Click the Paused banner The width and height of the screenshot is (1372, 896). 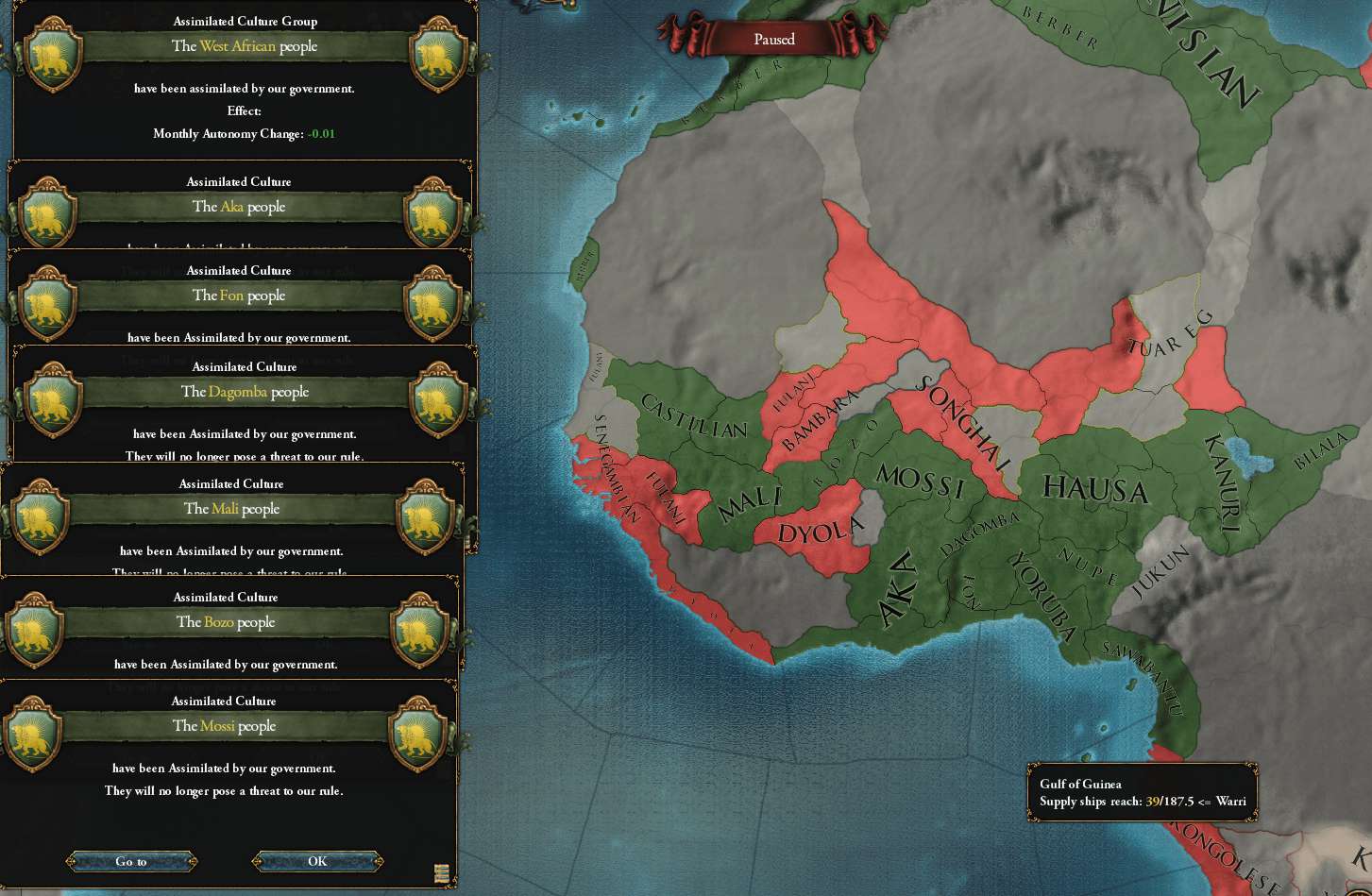[x=773, y=39]
